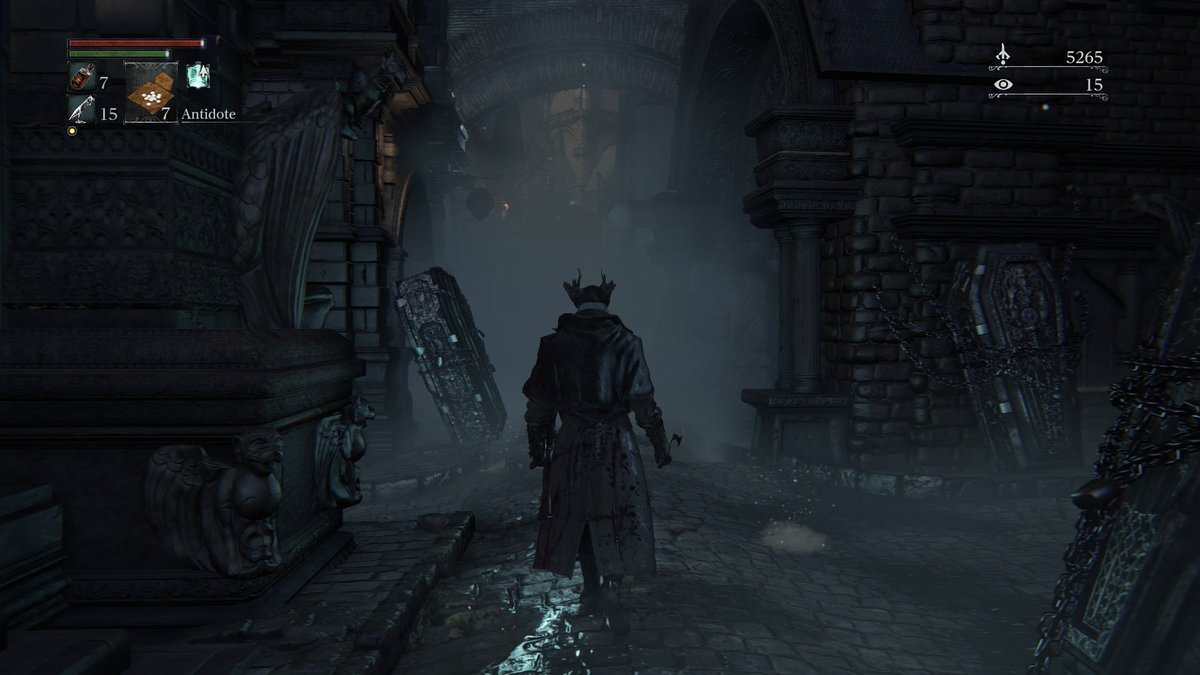1200x675 pixels.
Task: Use the Antidote quick item slot
Action: (x=150, y=92)
